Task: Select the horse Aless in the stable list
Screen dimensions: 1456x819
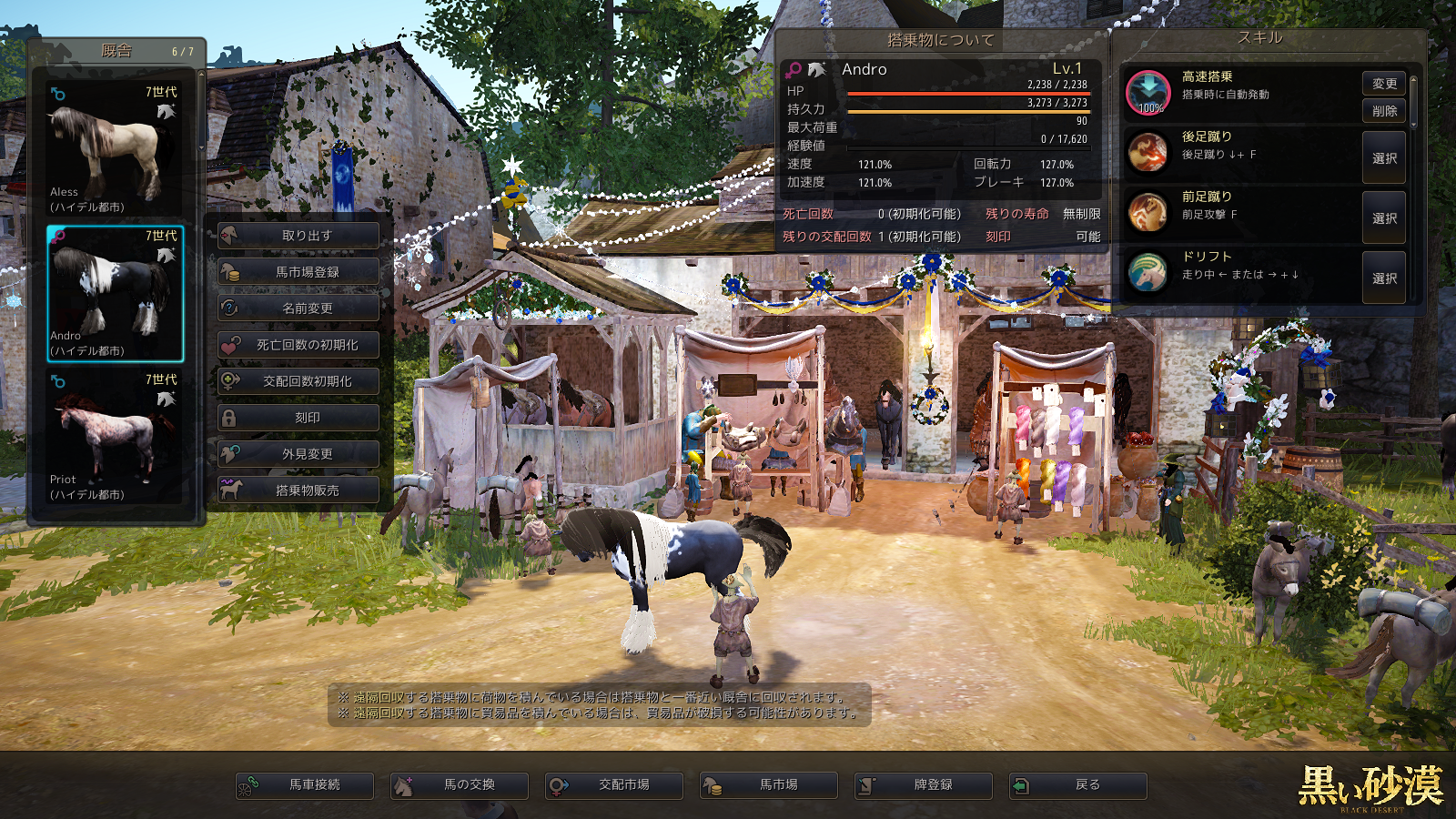Action: [115, 149]
